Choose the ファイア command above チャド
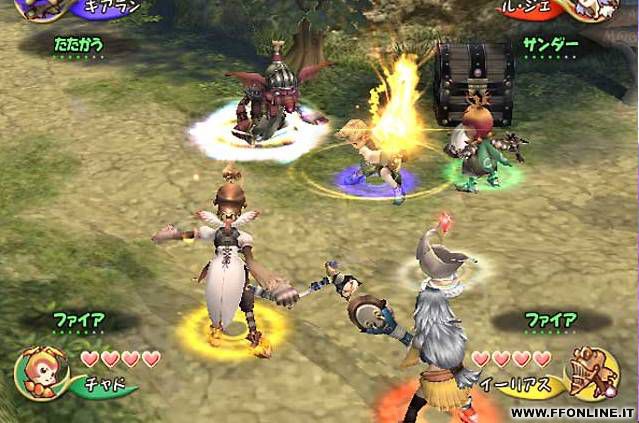This screenshot has width=639, height=423. coord(79,321)
